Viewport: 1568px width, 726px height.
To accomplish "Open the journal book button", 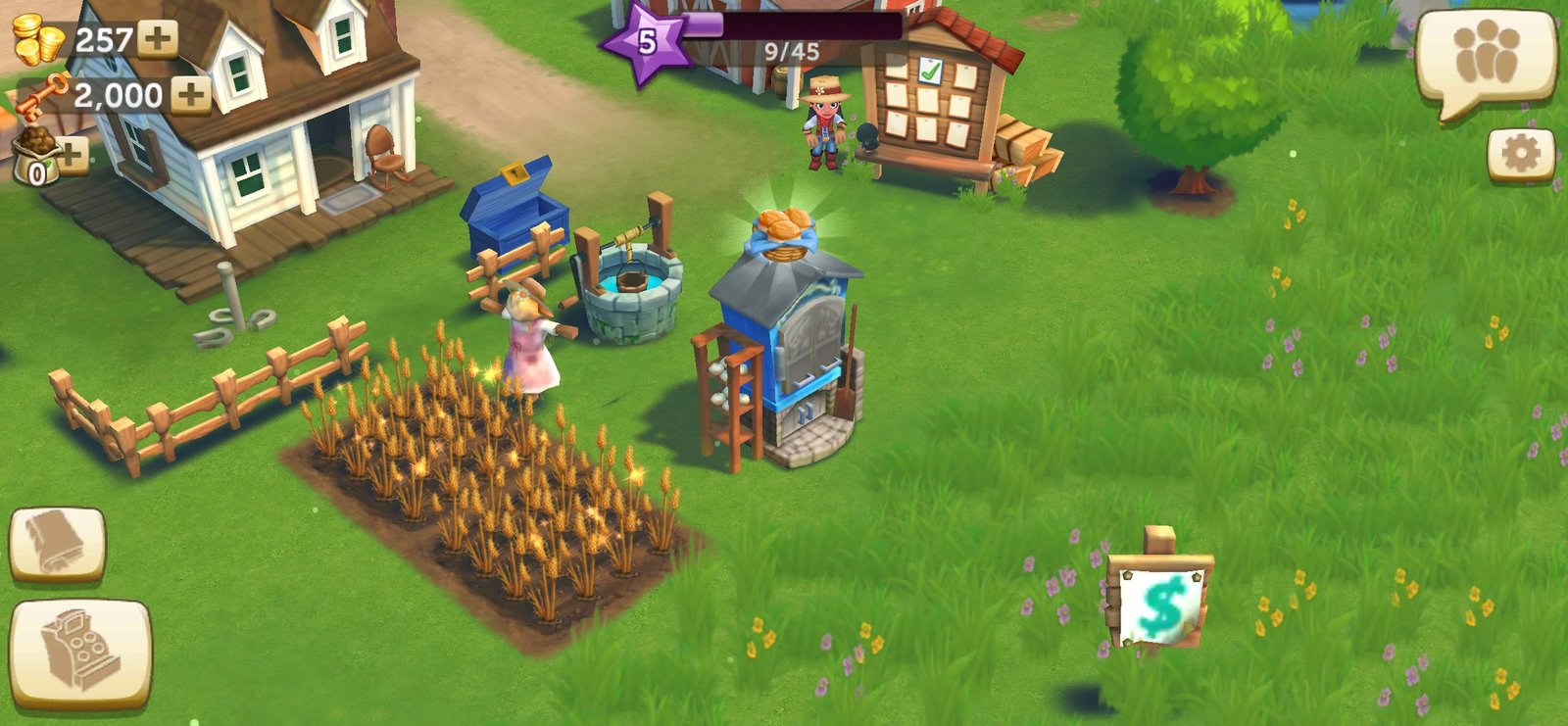I will pos(57,544).
